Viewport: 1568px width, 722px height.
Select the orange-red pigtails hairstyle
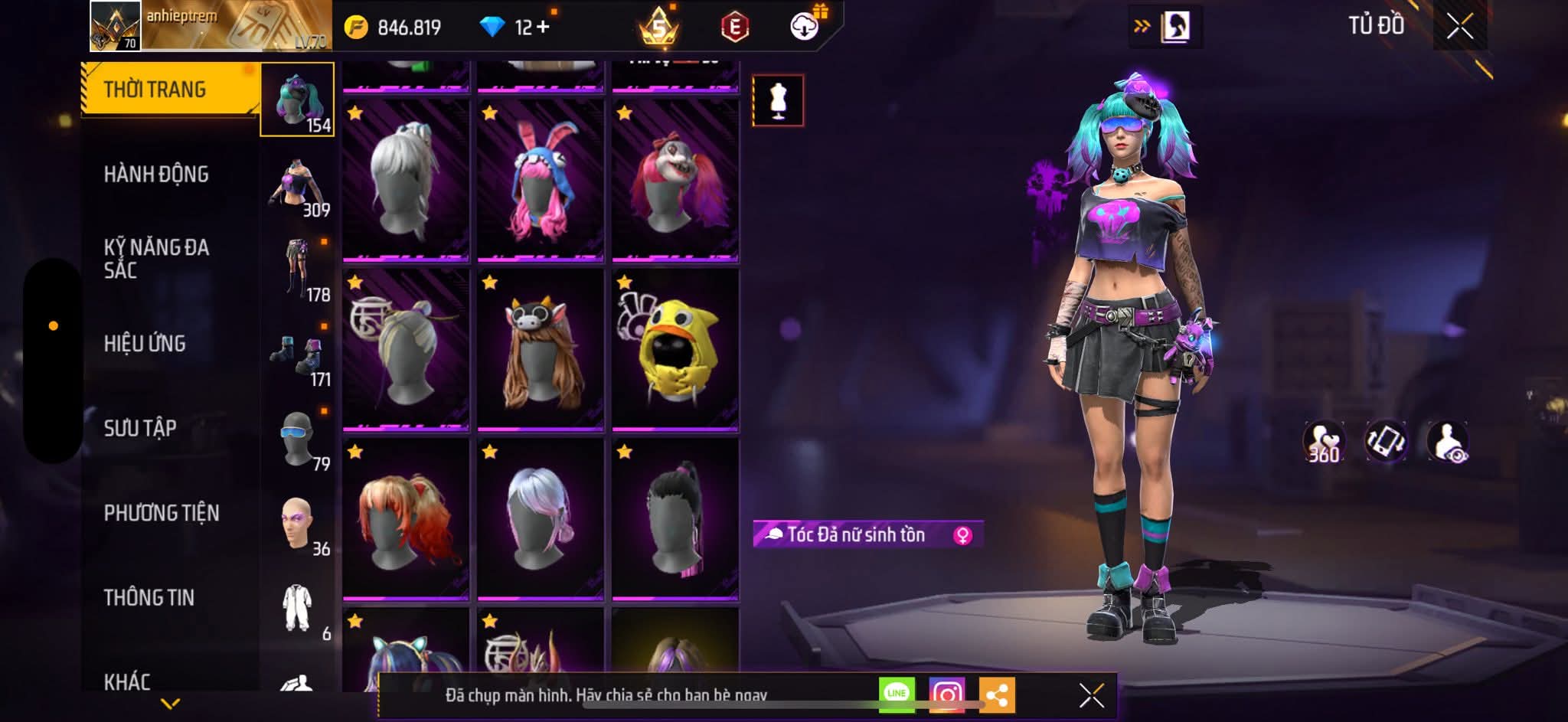tap(406, 518)
